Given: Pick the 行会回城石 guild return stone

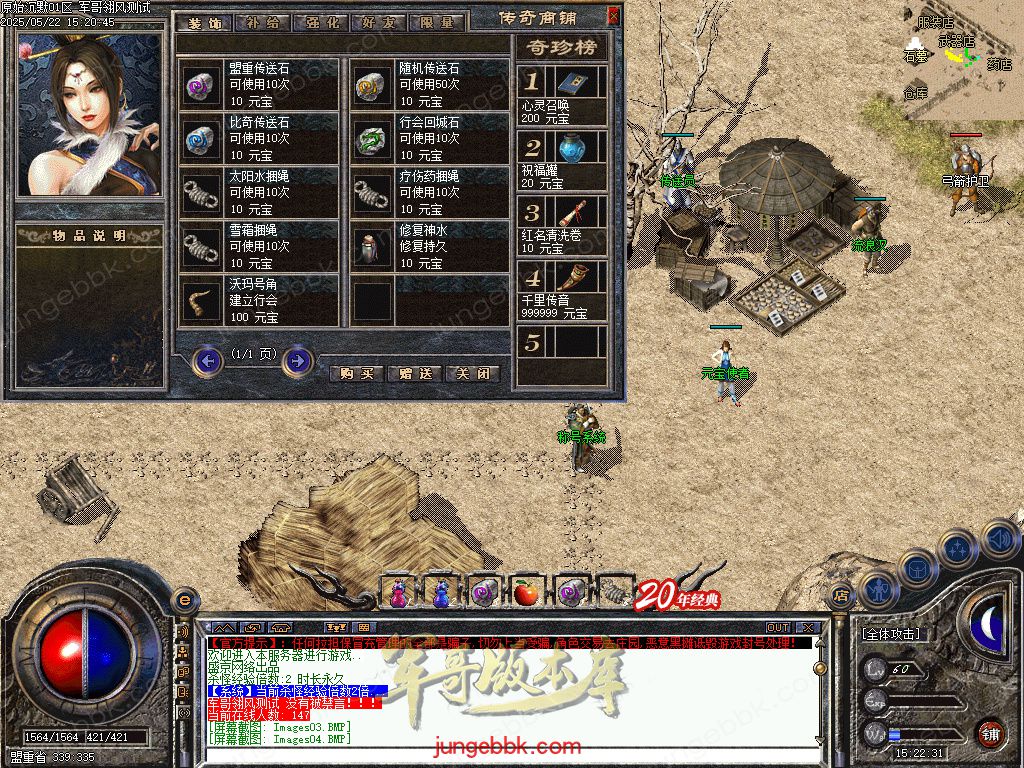Looking at the screenshot, I should 373,139.
